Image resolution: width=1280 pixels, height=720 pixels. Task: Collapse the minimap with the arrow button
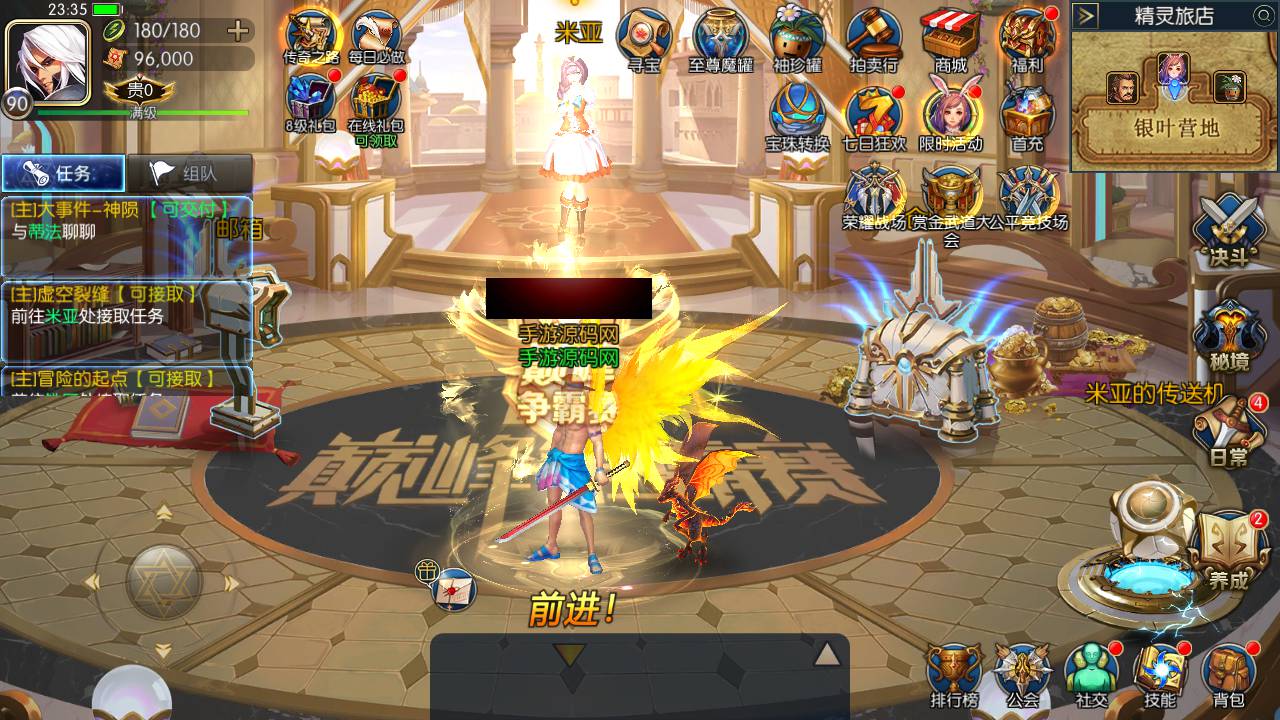point(1087,15)
